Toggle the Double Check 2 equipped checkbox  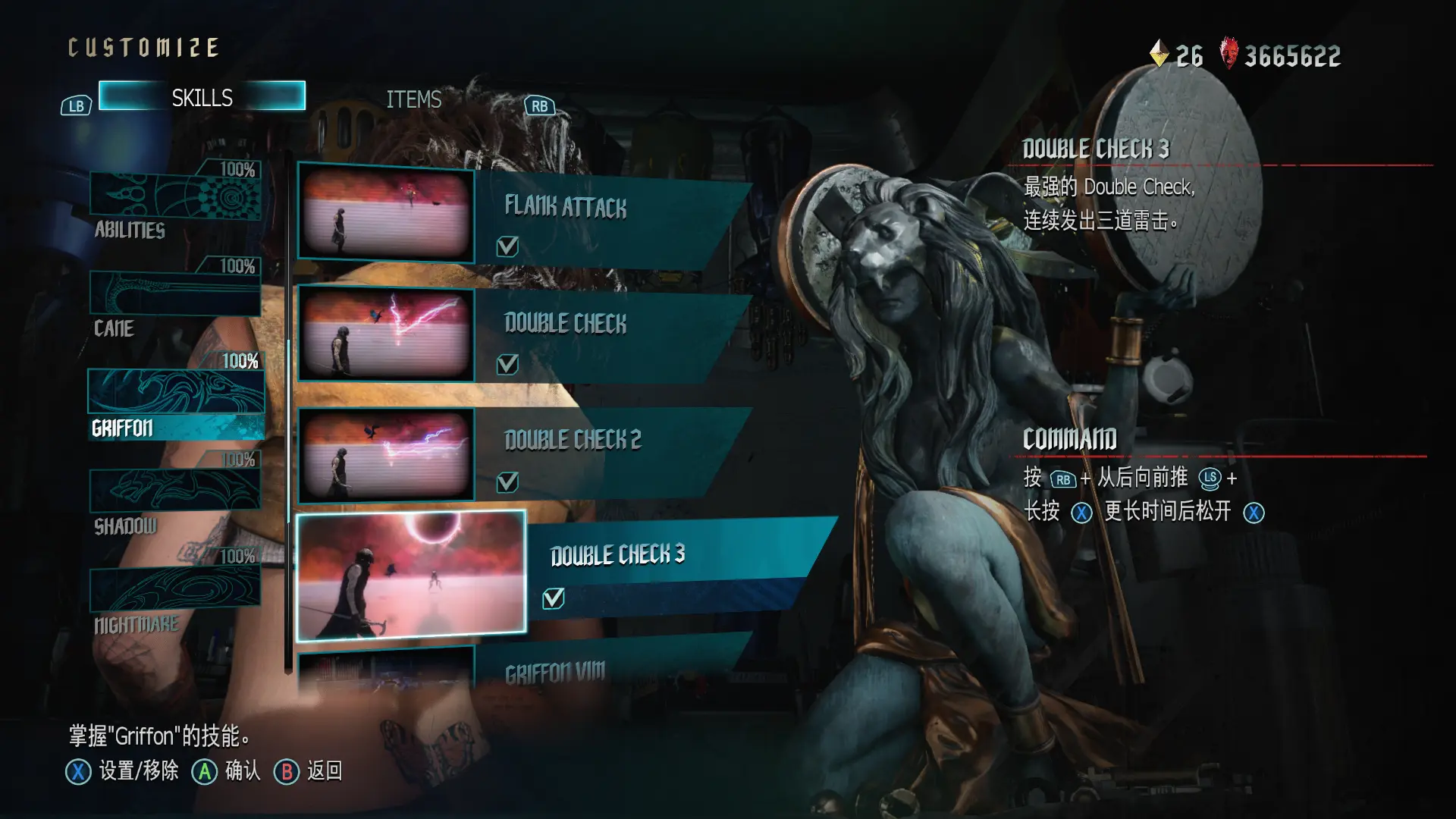507,482
